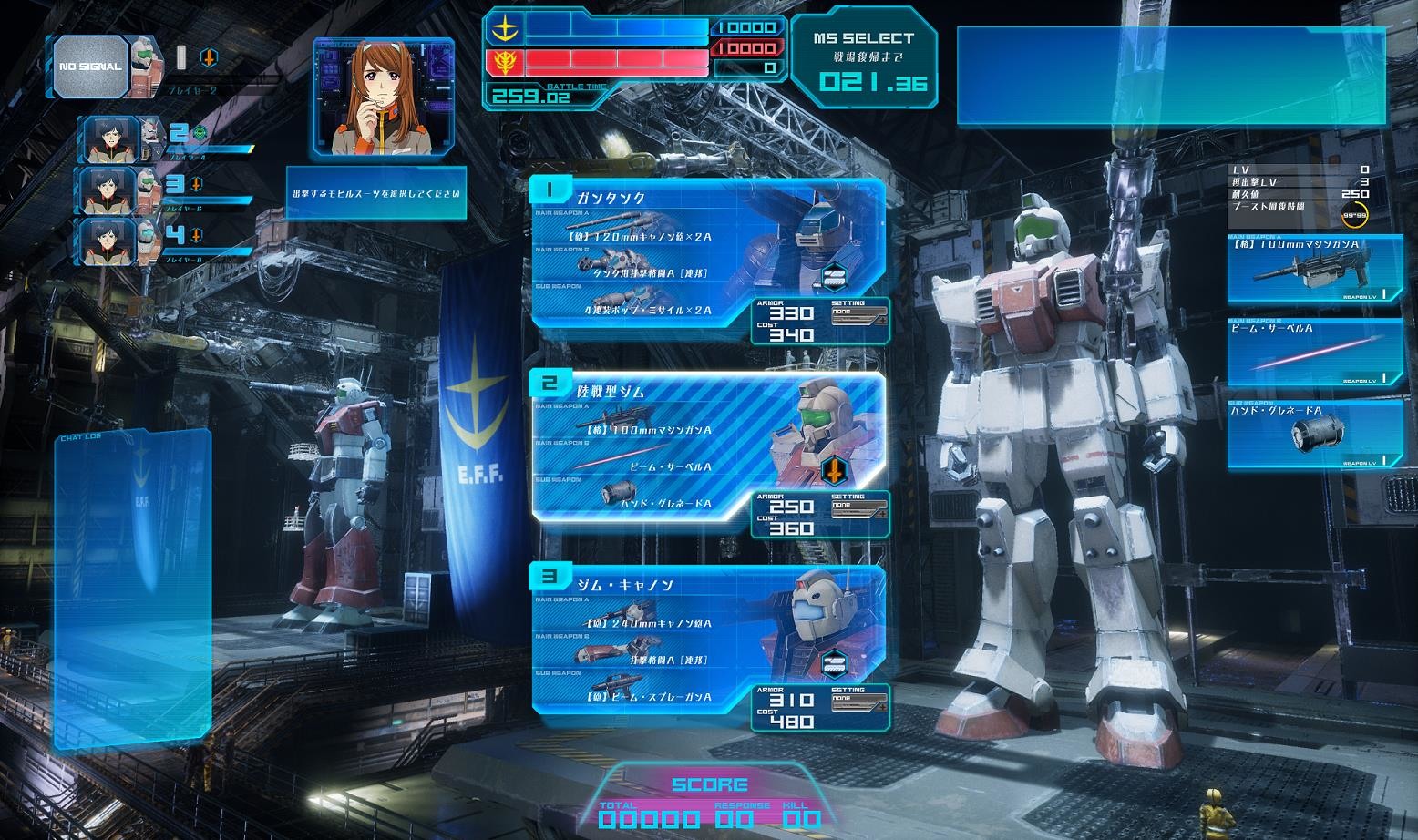This screenshot has width=1418, height=840.
Task: Open the Guntank setting box
Action: (858, 315)
